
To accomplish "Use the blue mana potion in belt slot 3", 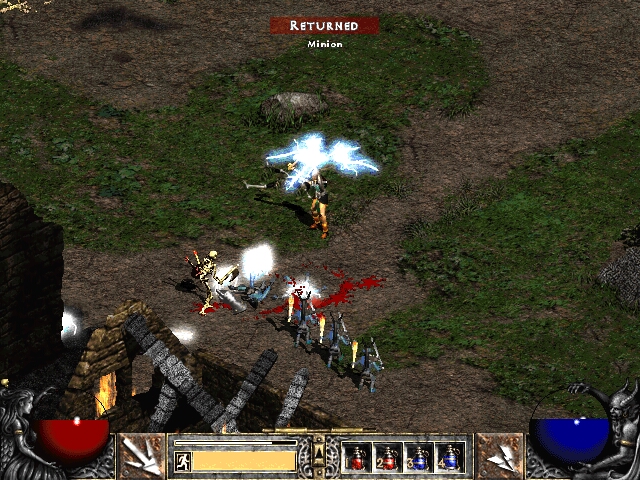I will tap(418, 457).
